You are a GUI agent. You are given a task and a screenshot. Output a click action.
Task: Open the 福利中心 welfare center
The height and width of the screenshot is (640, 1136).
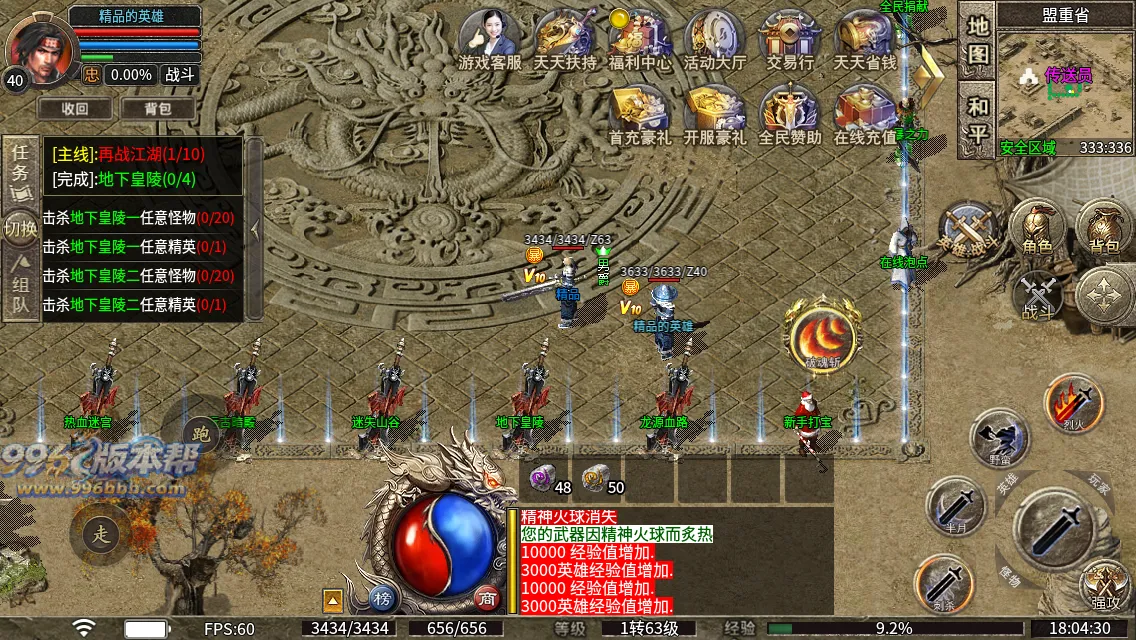tap(639, 38)
